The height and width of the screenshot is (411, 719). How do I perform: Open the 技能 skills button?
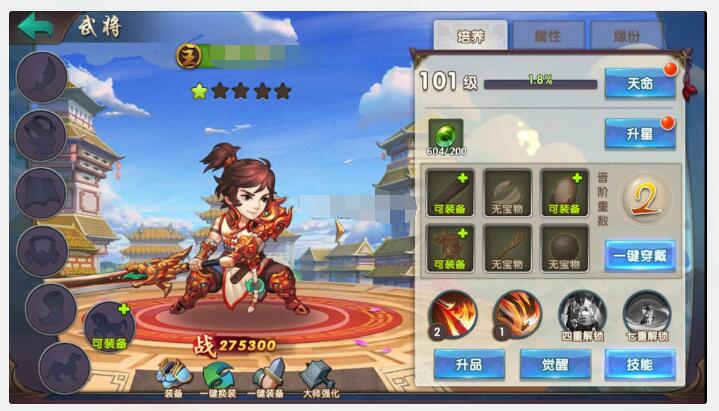(639, 364)
